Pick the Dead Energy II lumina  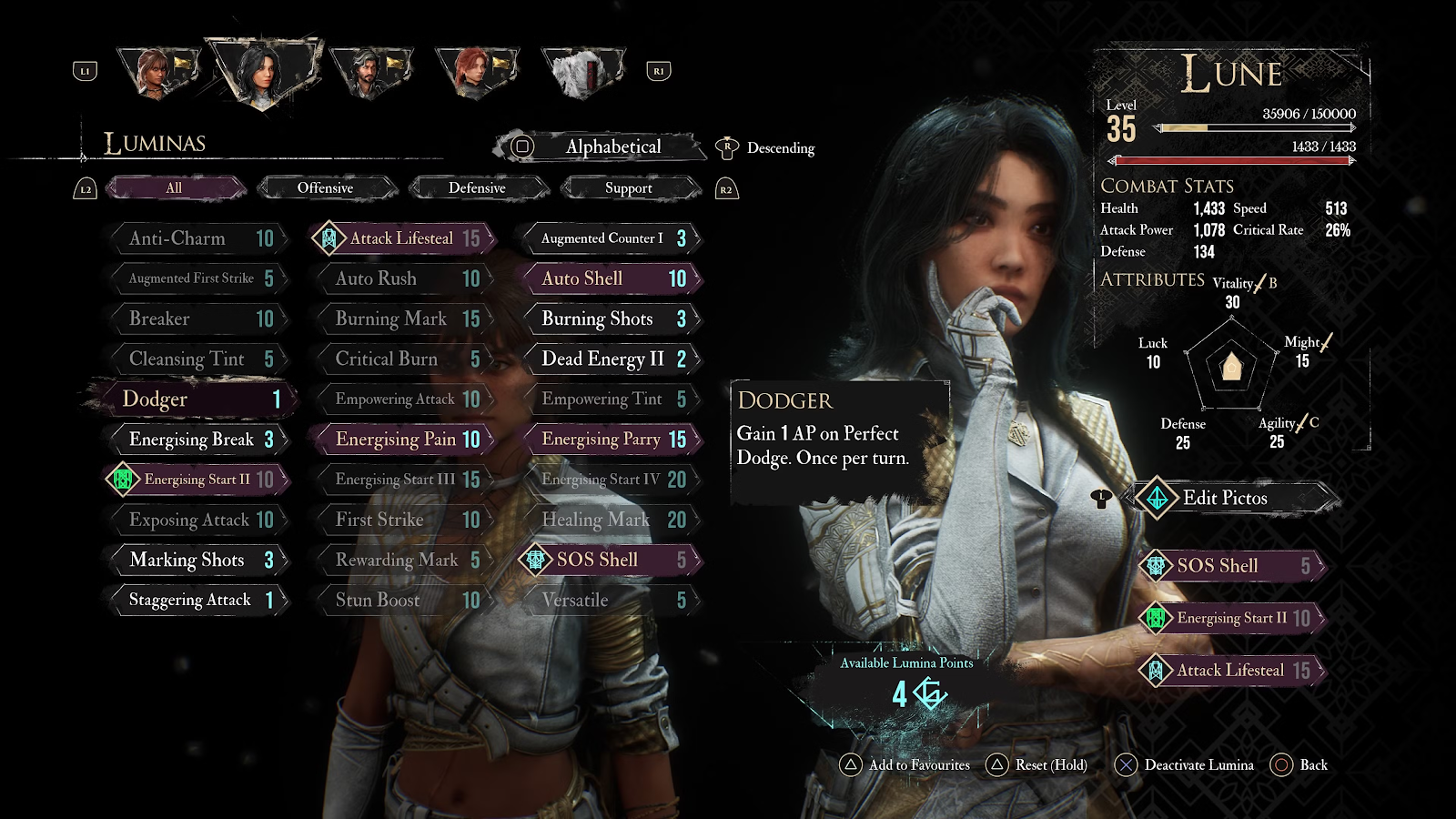pos(611,359)
